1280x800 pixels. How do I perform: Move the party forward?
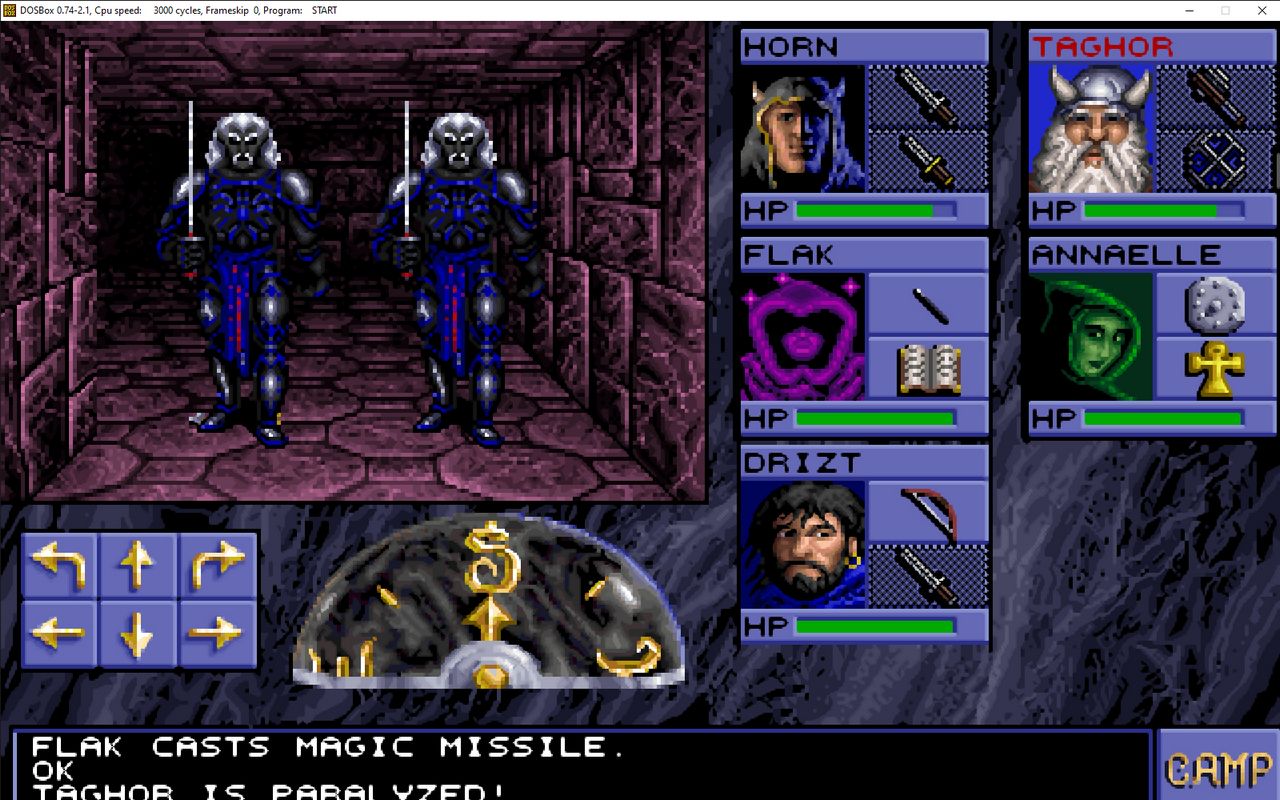(138, 565)
